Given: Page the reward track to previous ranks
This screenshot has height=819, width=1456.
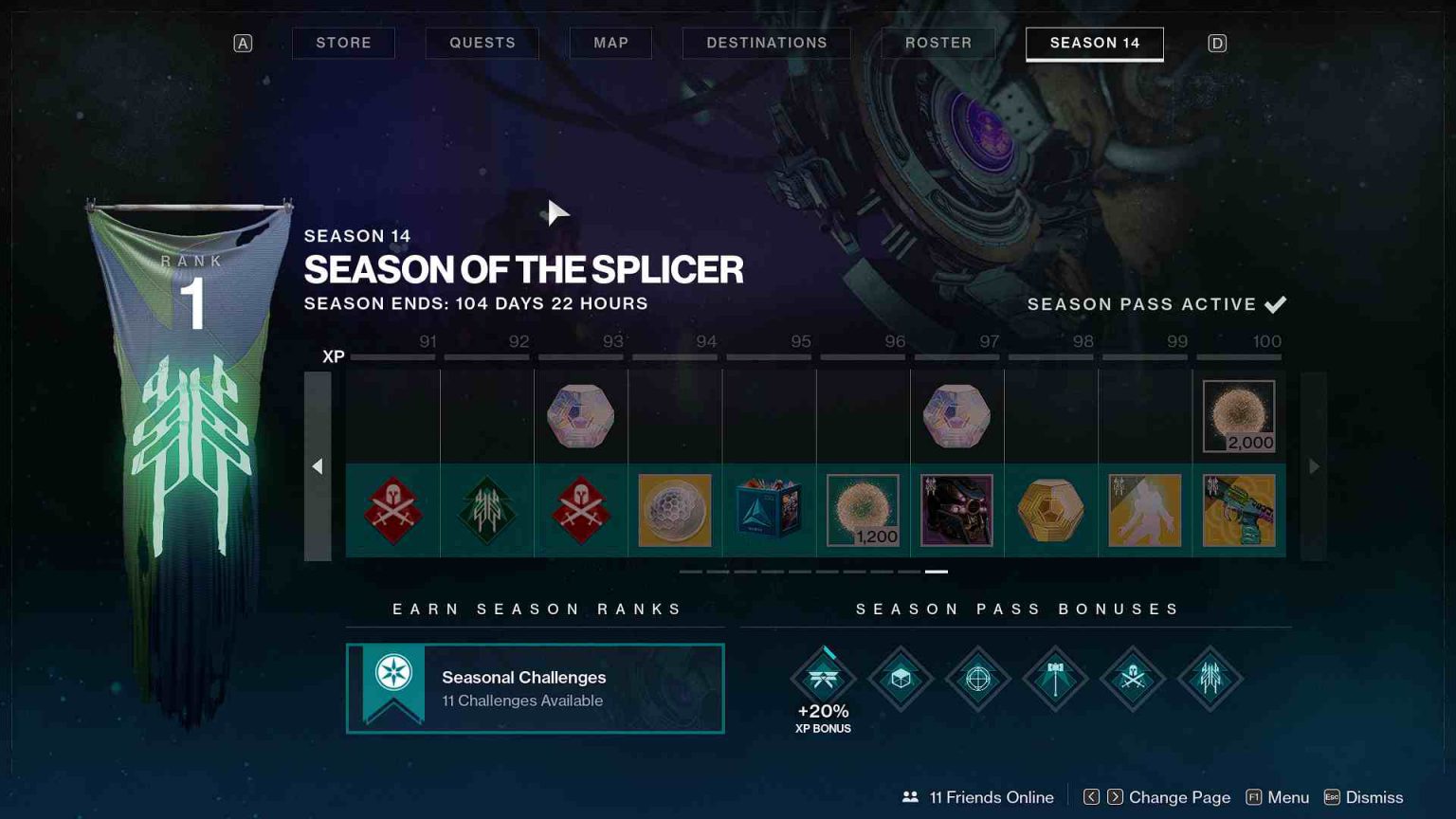Looking at the screenshot, I should [318, 465].
